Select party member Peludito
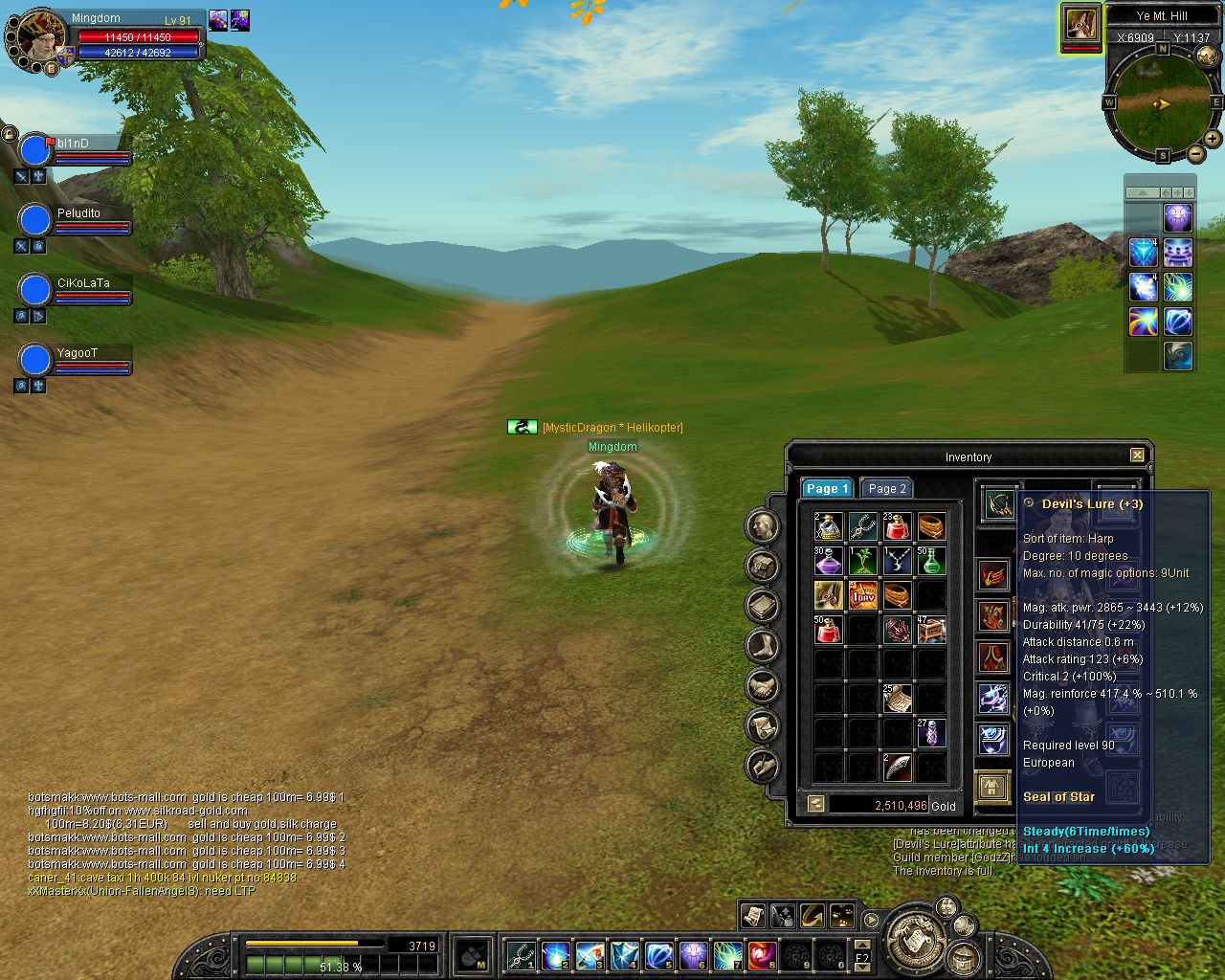Image resolution: width=1225 pixels, height=980 pixels. point(35,220)
